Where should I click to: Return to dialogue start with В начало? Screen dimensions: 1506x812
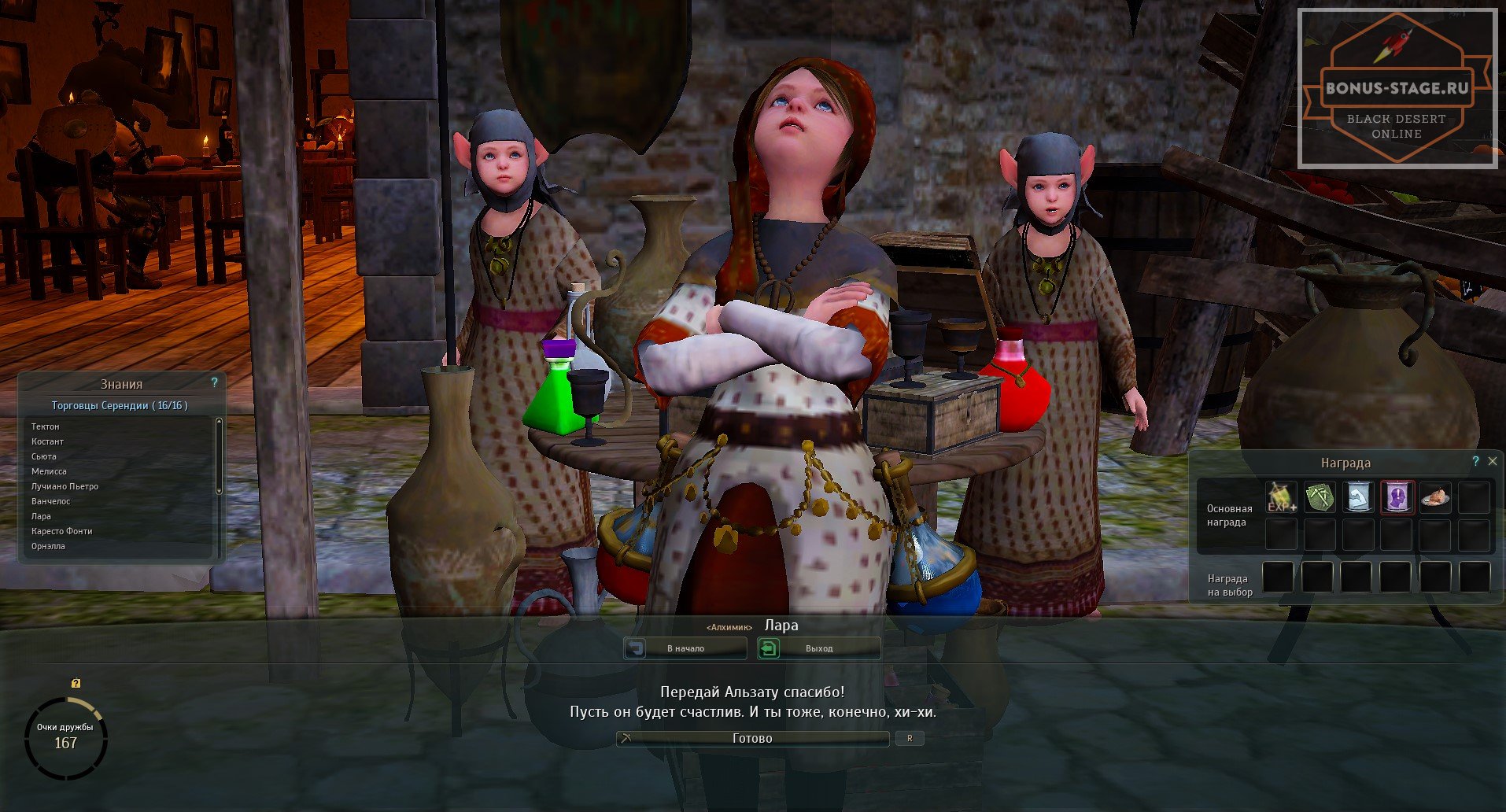pos(685,648)
